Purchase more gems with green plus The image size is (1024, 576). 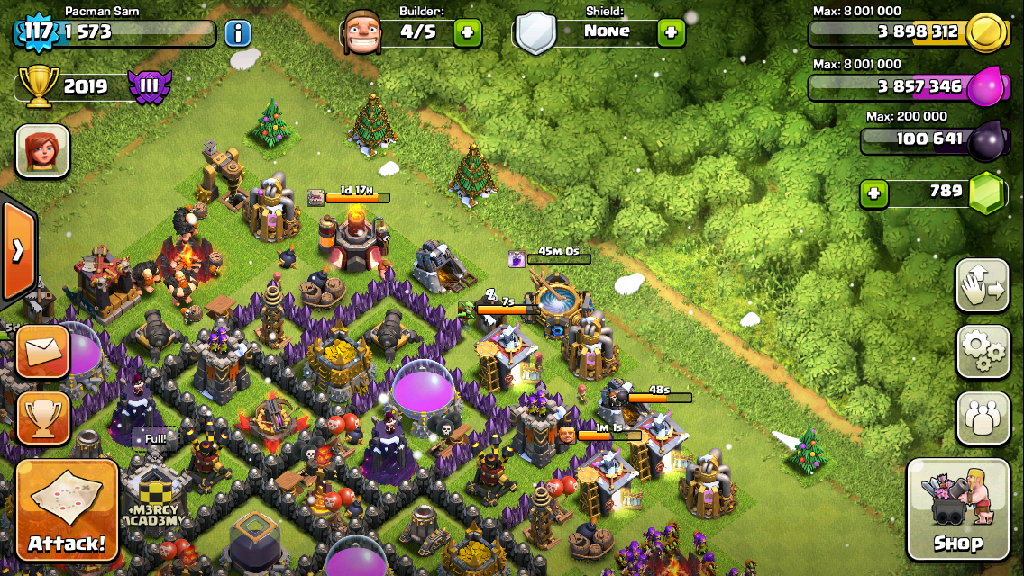(875, 192)
